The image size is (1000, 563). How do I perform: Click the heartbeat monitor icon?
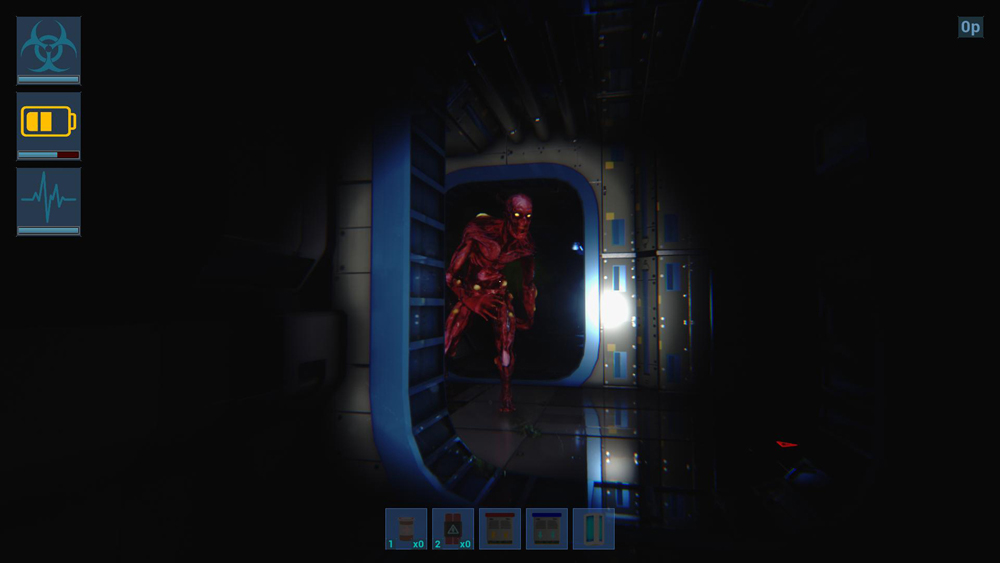pos(48,198)
